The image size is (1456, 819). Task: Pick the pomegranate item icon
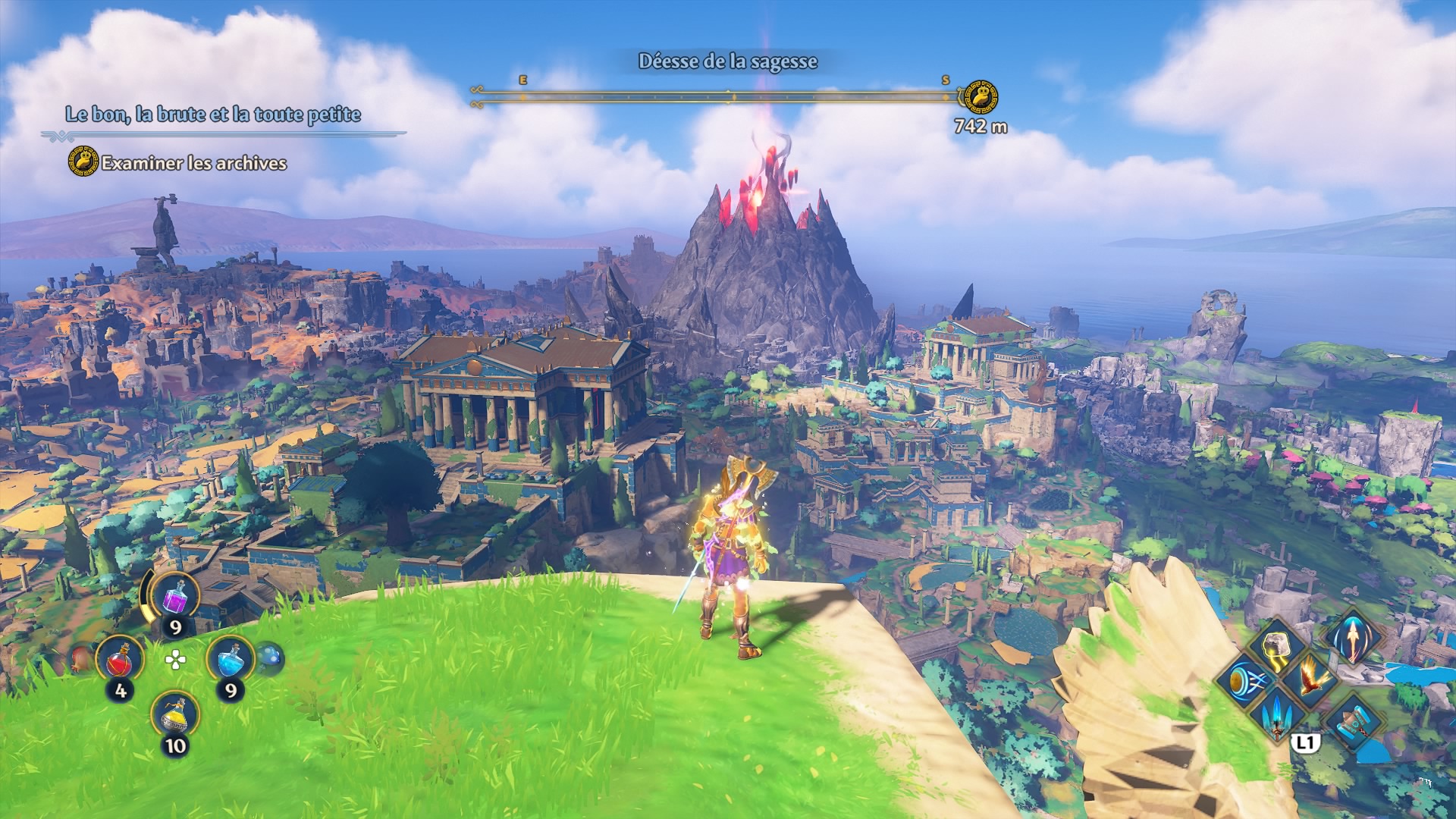(81, 660)
